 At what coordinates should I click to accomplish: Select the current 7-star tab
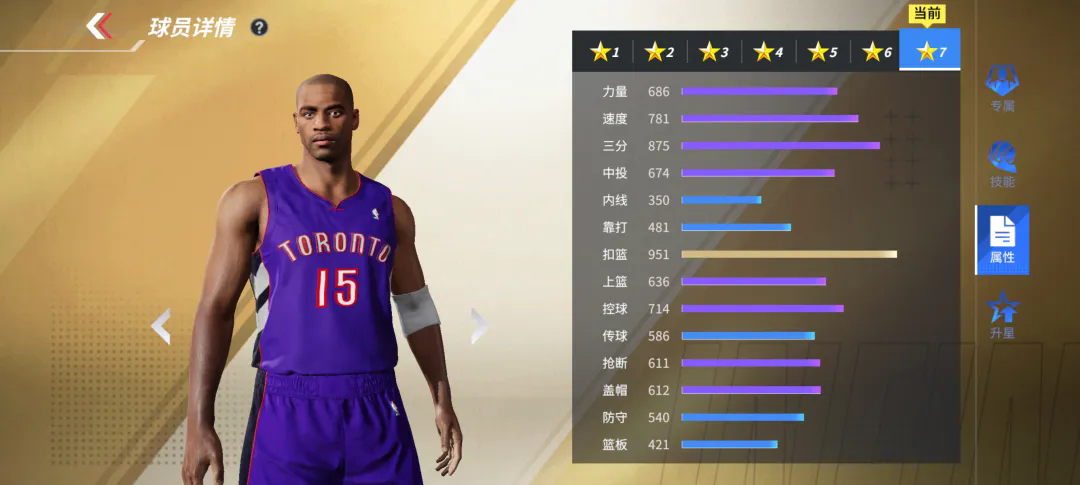pyautogui.click(x=930, y=52)
